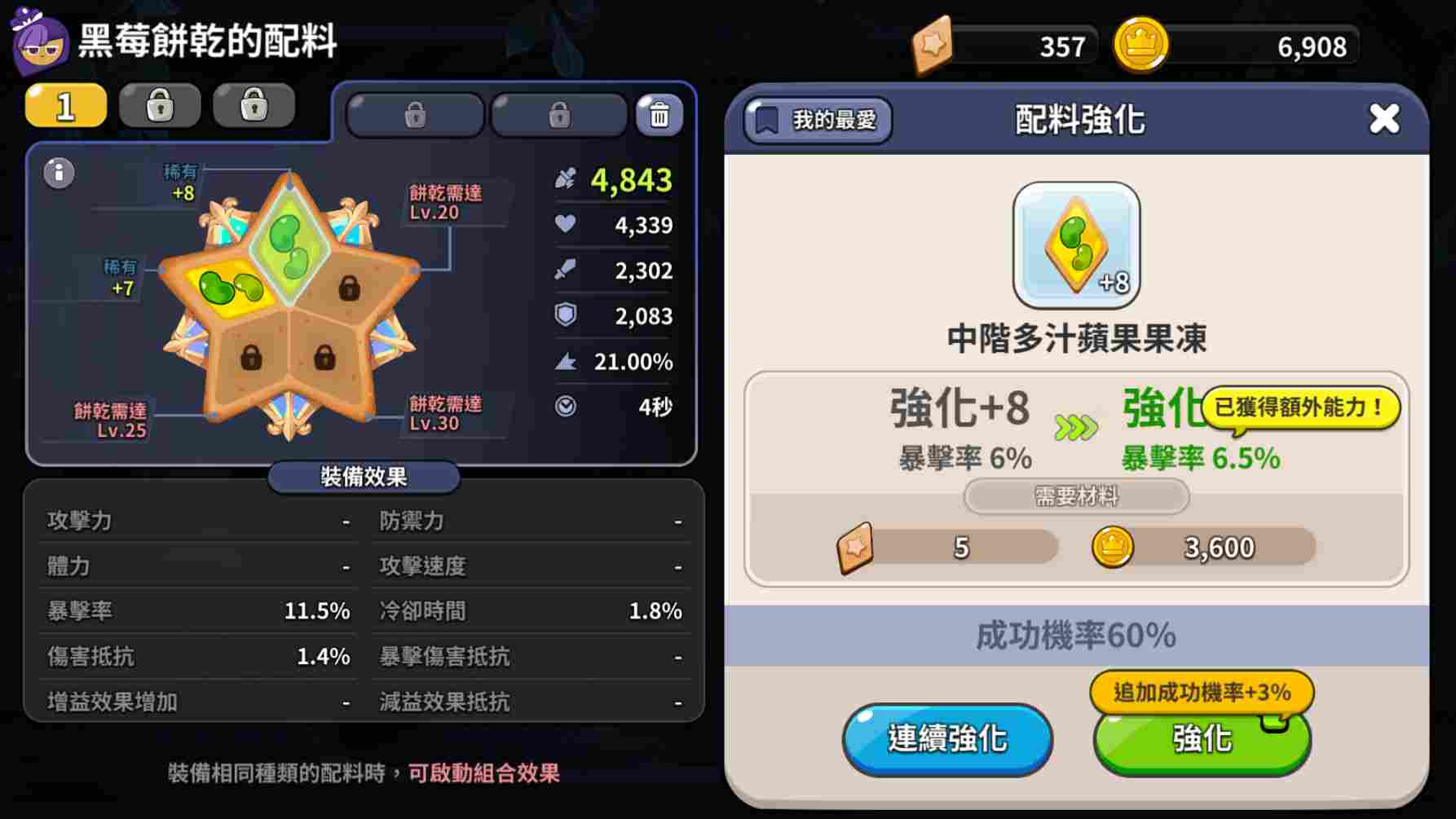This screenshot has height=819, width=1456.
Task: Select the first locked upper equipment tab
Action: (413, 113)
